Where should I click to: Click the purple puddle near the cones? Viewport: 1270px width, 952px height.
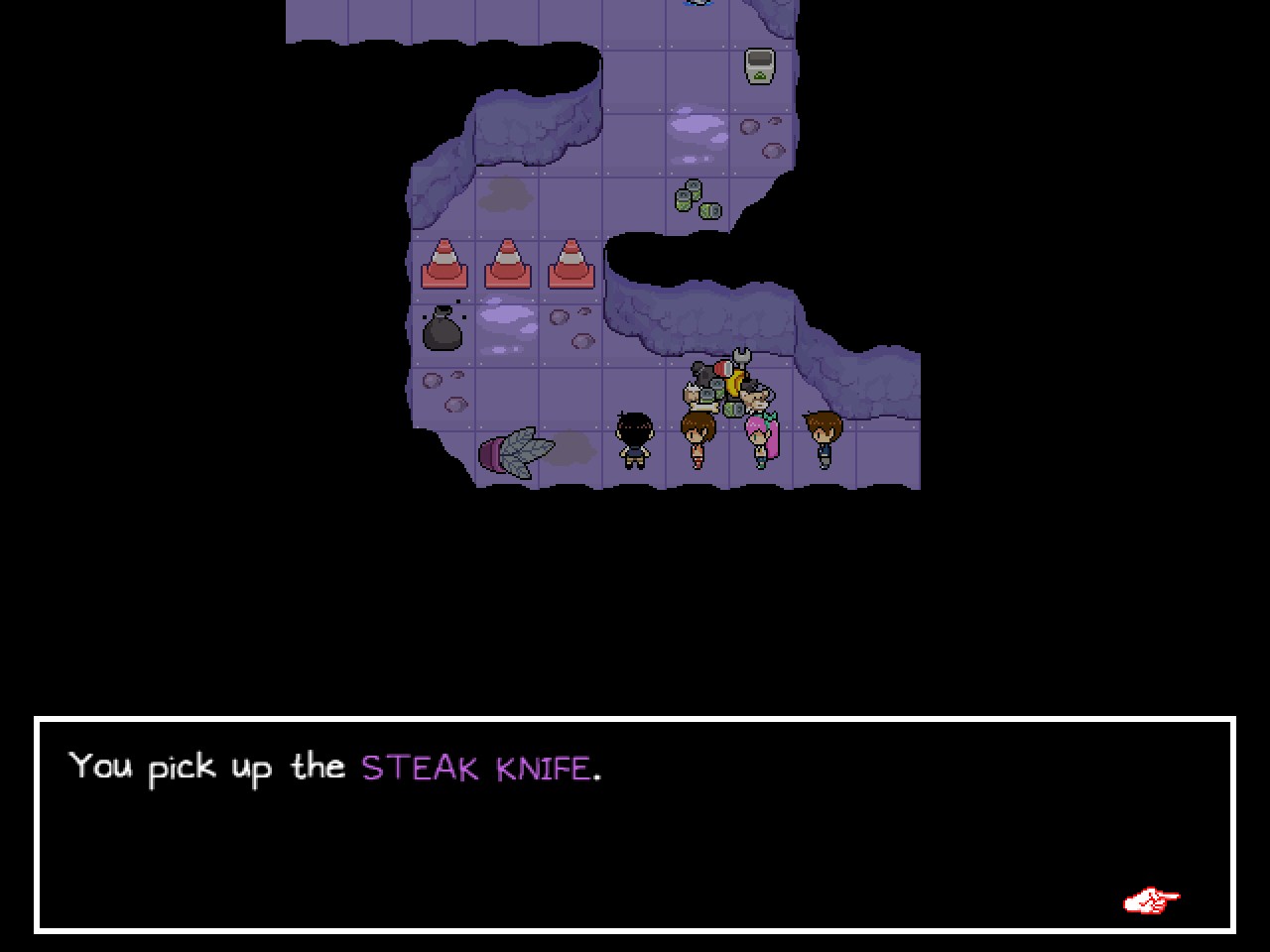click(509, 315)
